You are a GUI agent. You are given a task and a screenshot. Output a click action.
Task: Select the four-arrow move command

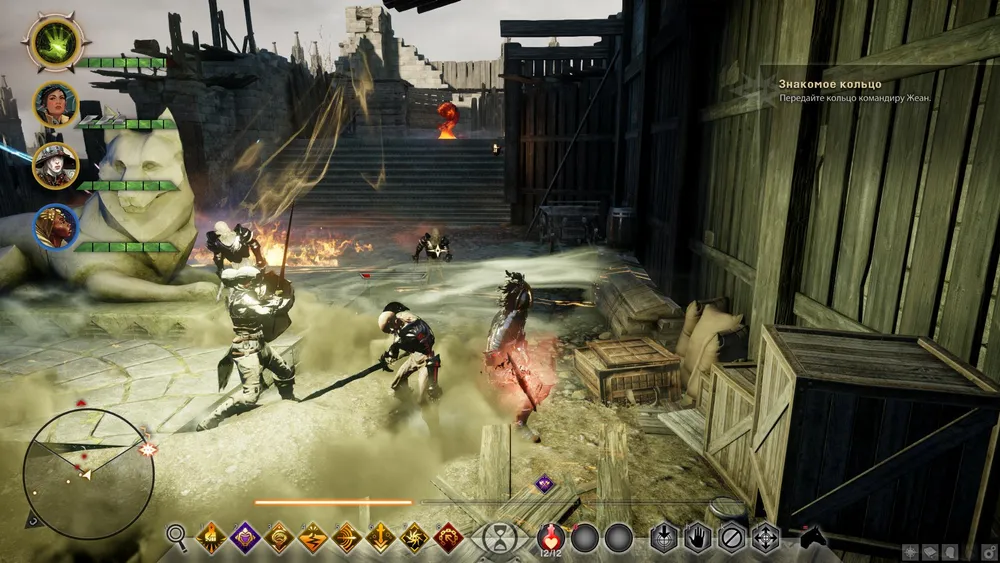[766, 537]
